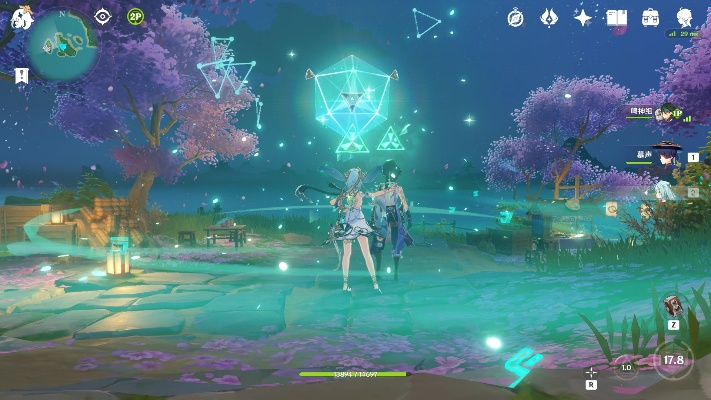Open the quest exclamation marker icon
Viewport: 711px width, 400px height.
21,75
